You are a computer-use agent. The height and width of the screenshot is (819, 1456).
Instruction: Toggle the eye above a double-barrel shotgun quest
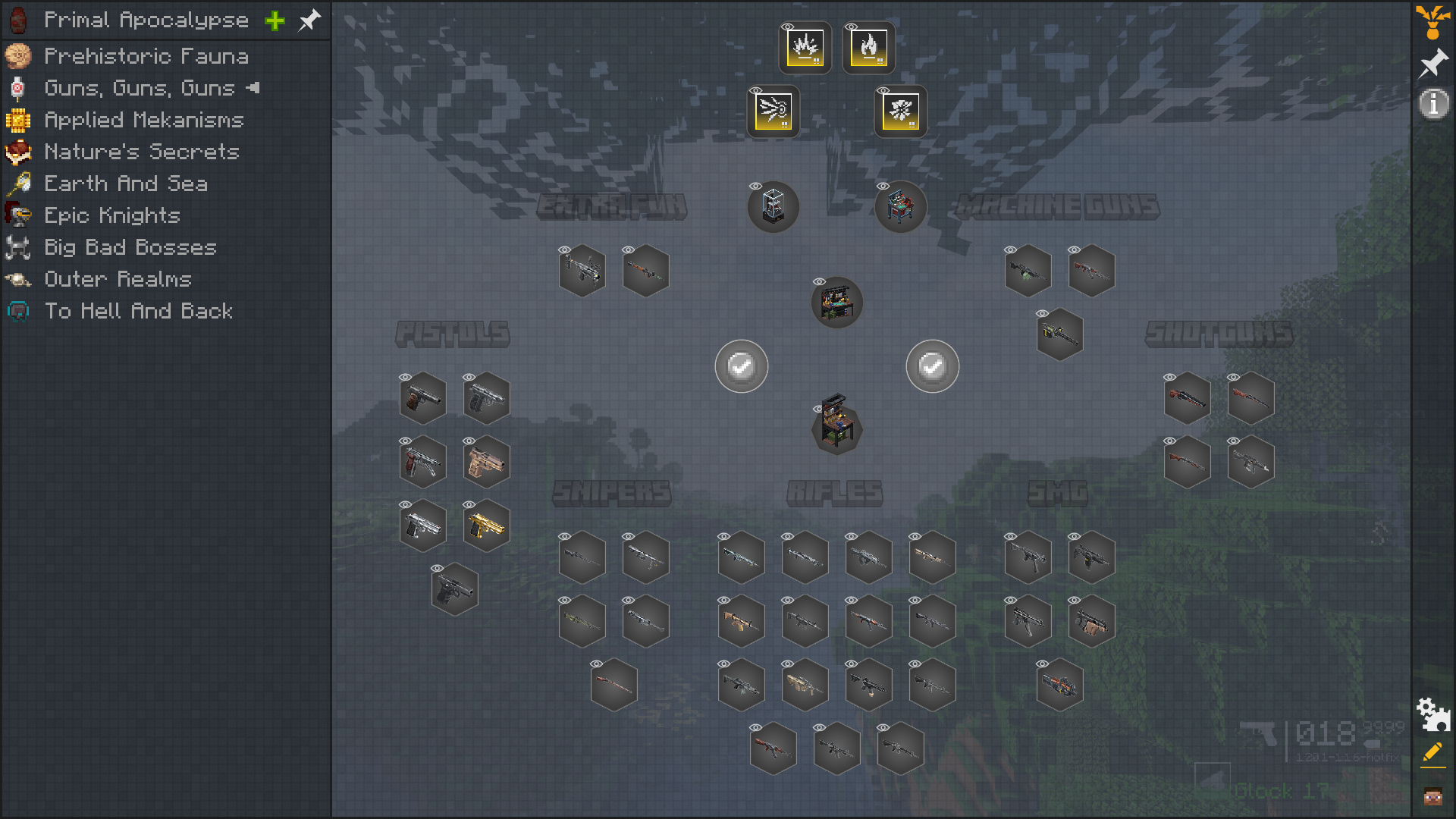tap(1234, 377)
